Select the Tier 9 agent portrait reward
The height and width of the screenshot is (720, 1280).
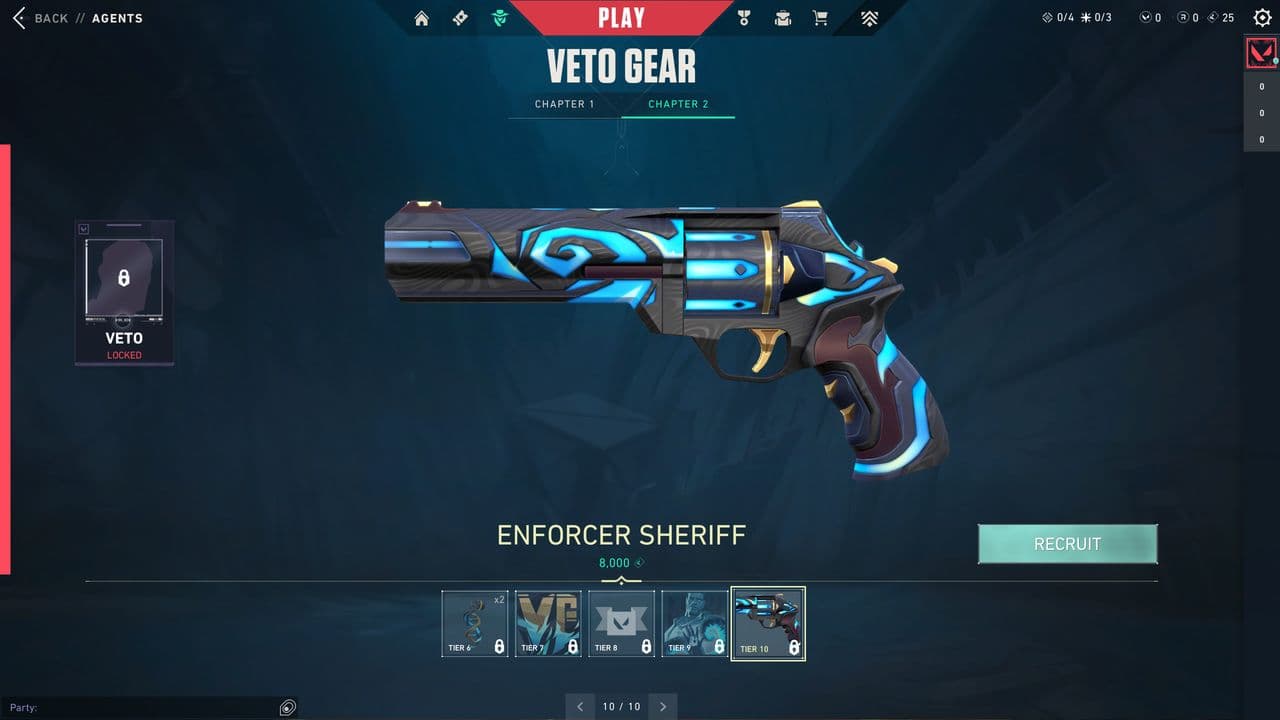(x=694, y=622)
